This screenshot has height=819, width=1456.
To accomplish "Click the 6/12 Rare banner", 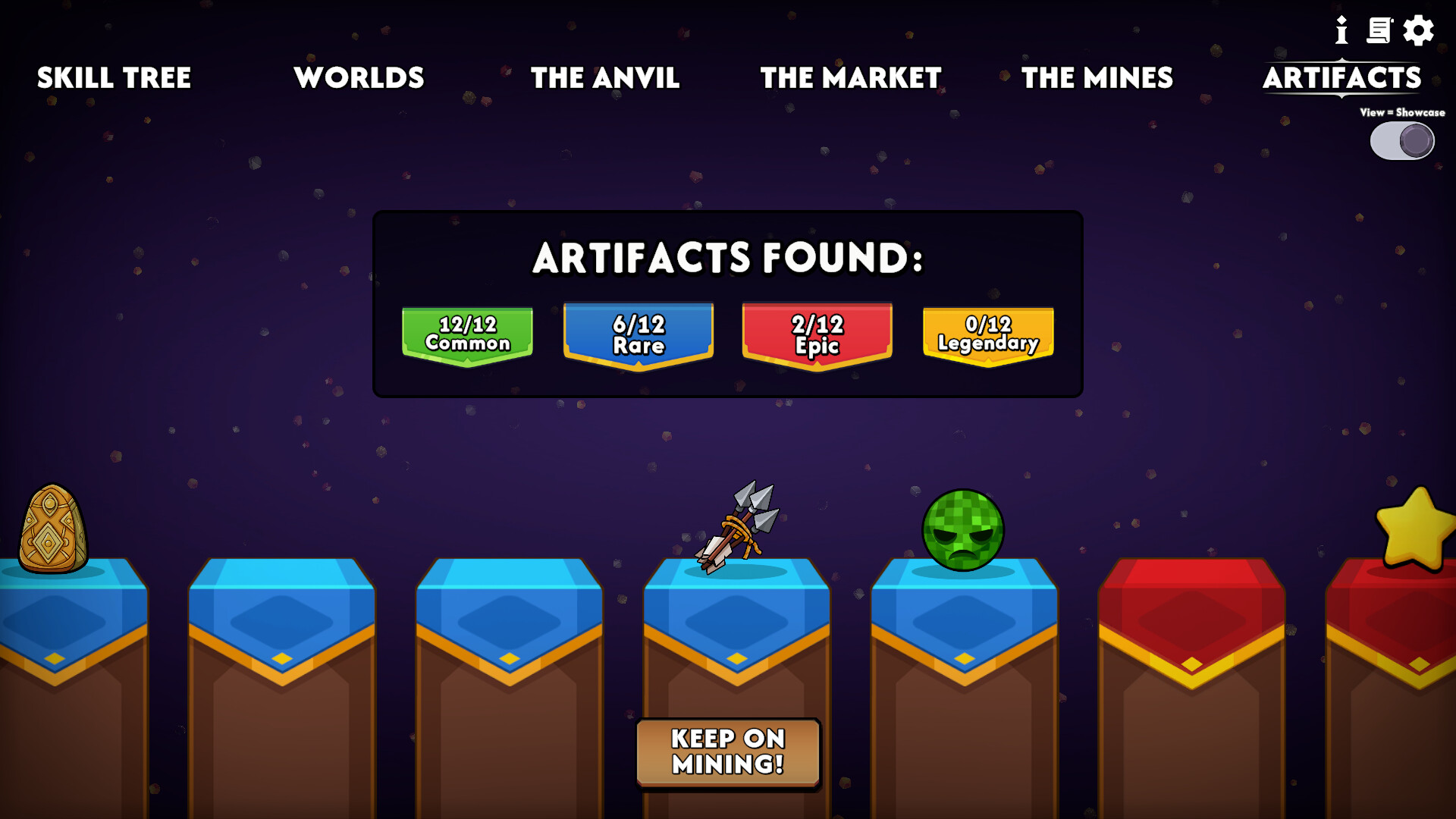I will (x=638, y=334).
